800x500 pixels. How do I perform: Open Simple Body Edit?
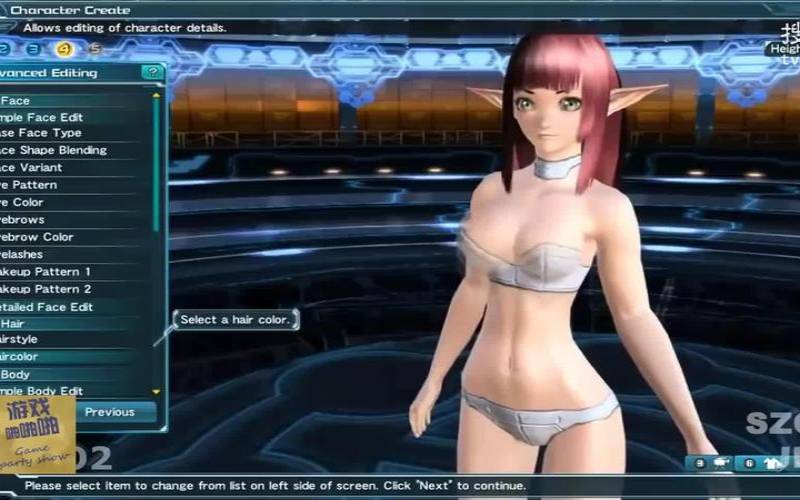click(x=45, y=391)
